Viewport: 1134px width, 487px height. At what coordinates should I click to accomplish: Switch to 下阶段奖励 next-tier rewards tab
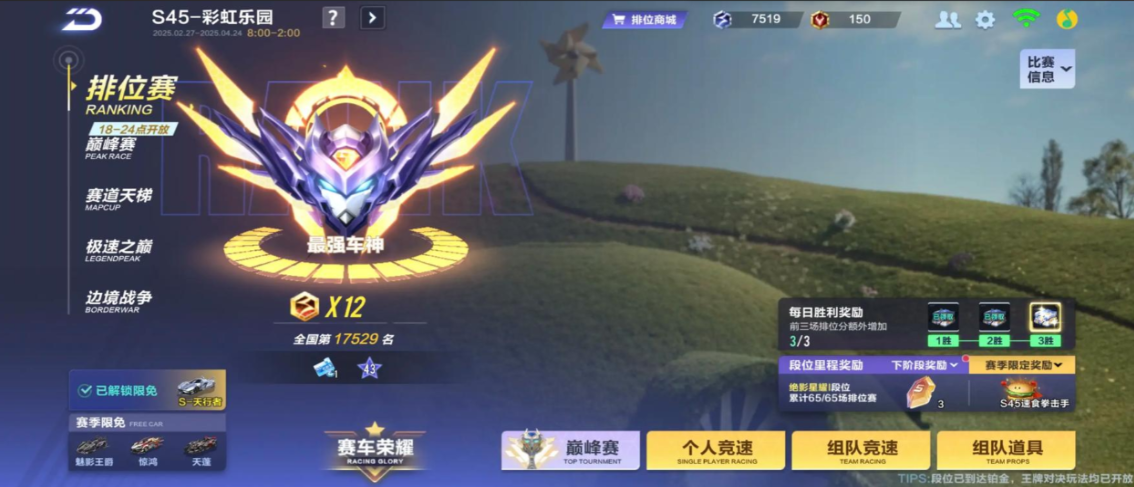tap(925, 365)
